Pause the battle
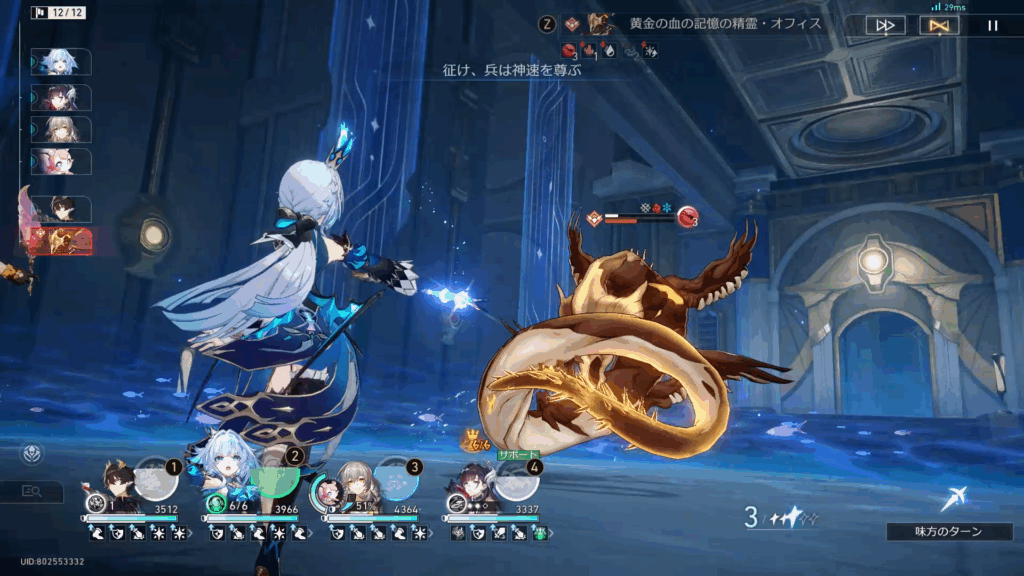Screen dimensions: 1024x576 pos(992,25)
